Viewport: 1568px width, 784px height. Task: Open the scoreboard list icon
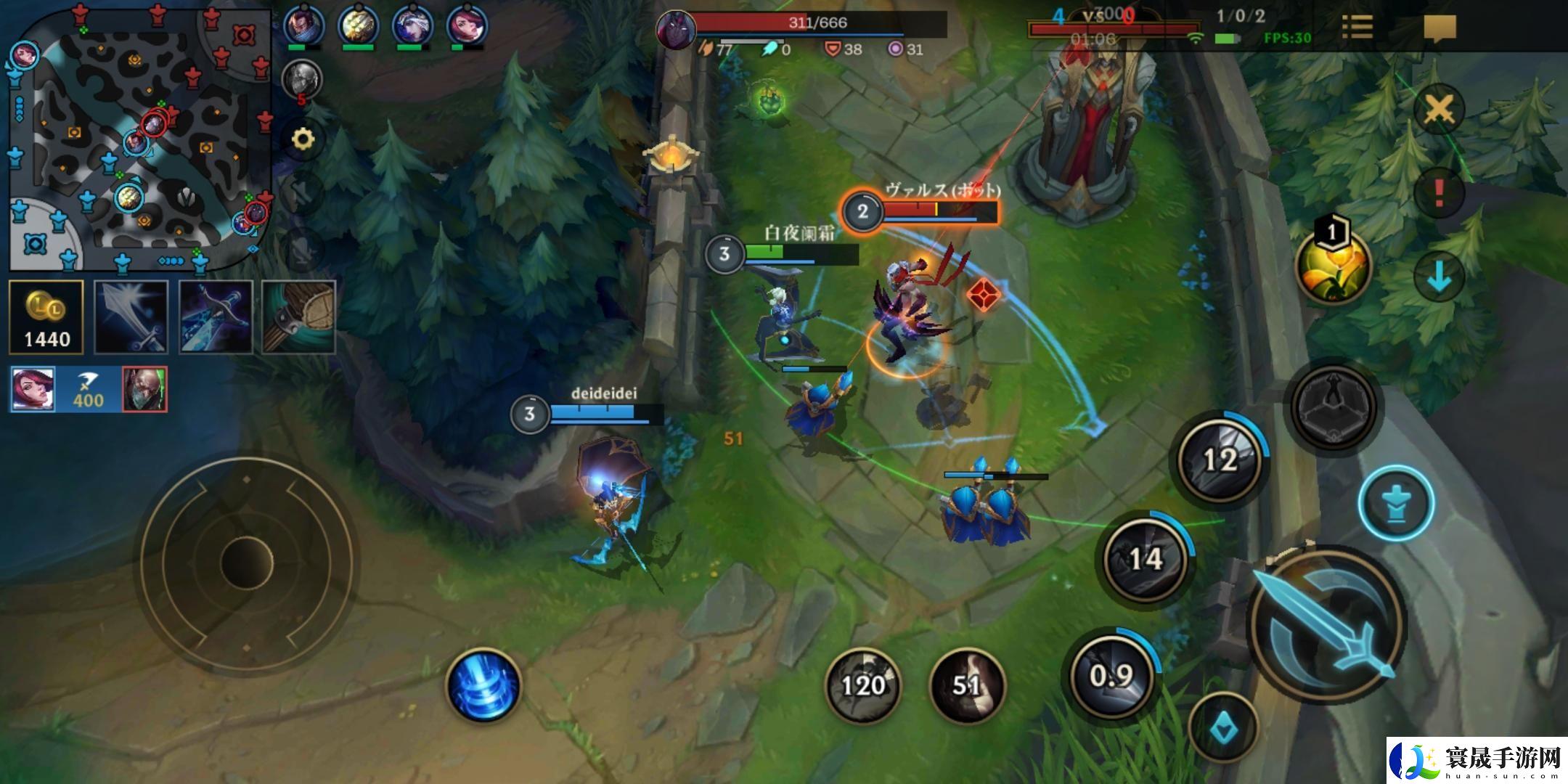pos(1357,28)
